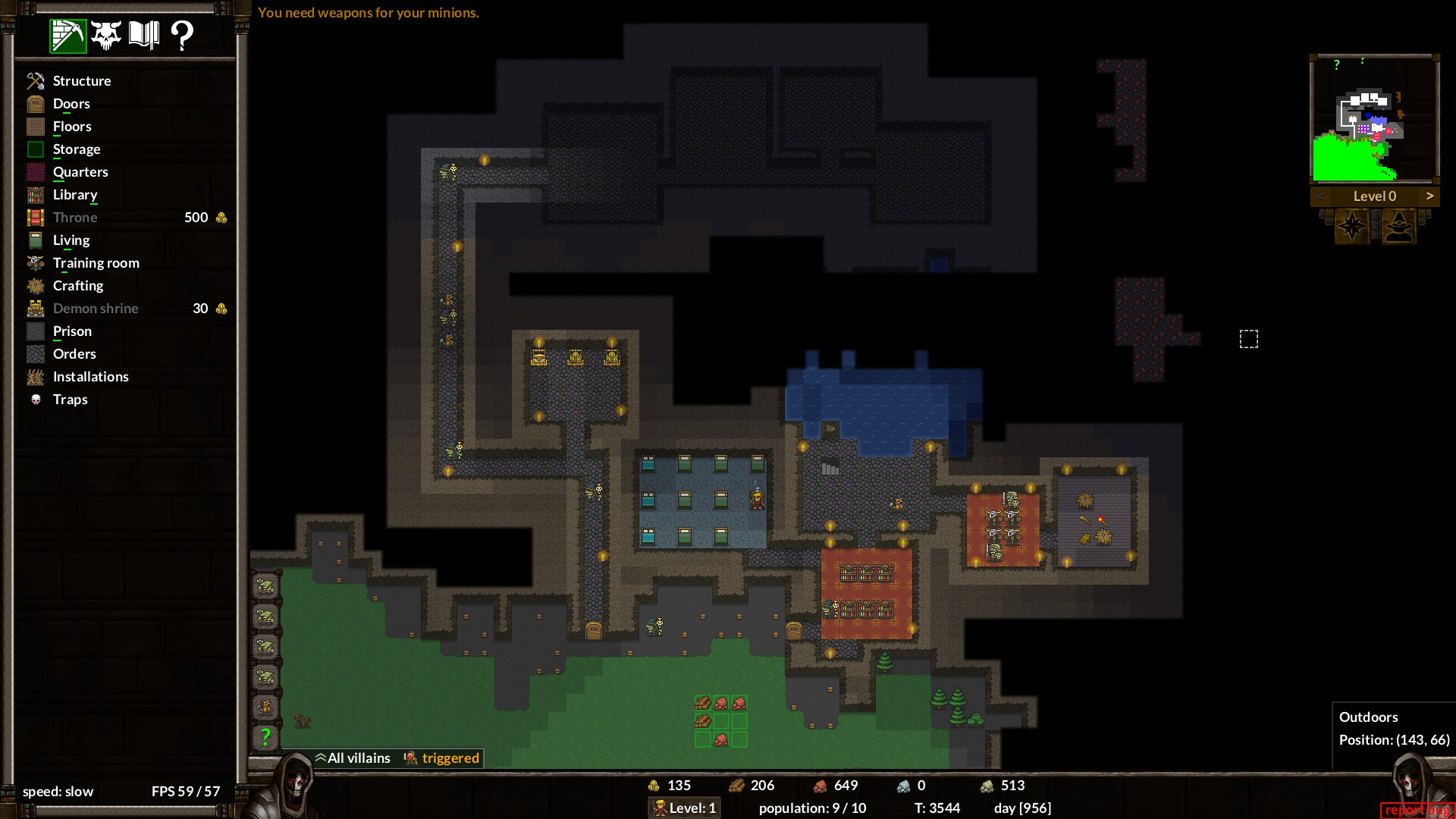Select the Traps category
This screenshot has width=1456, height=819.
[70, 400]
